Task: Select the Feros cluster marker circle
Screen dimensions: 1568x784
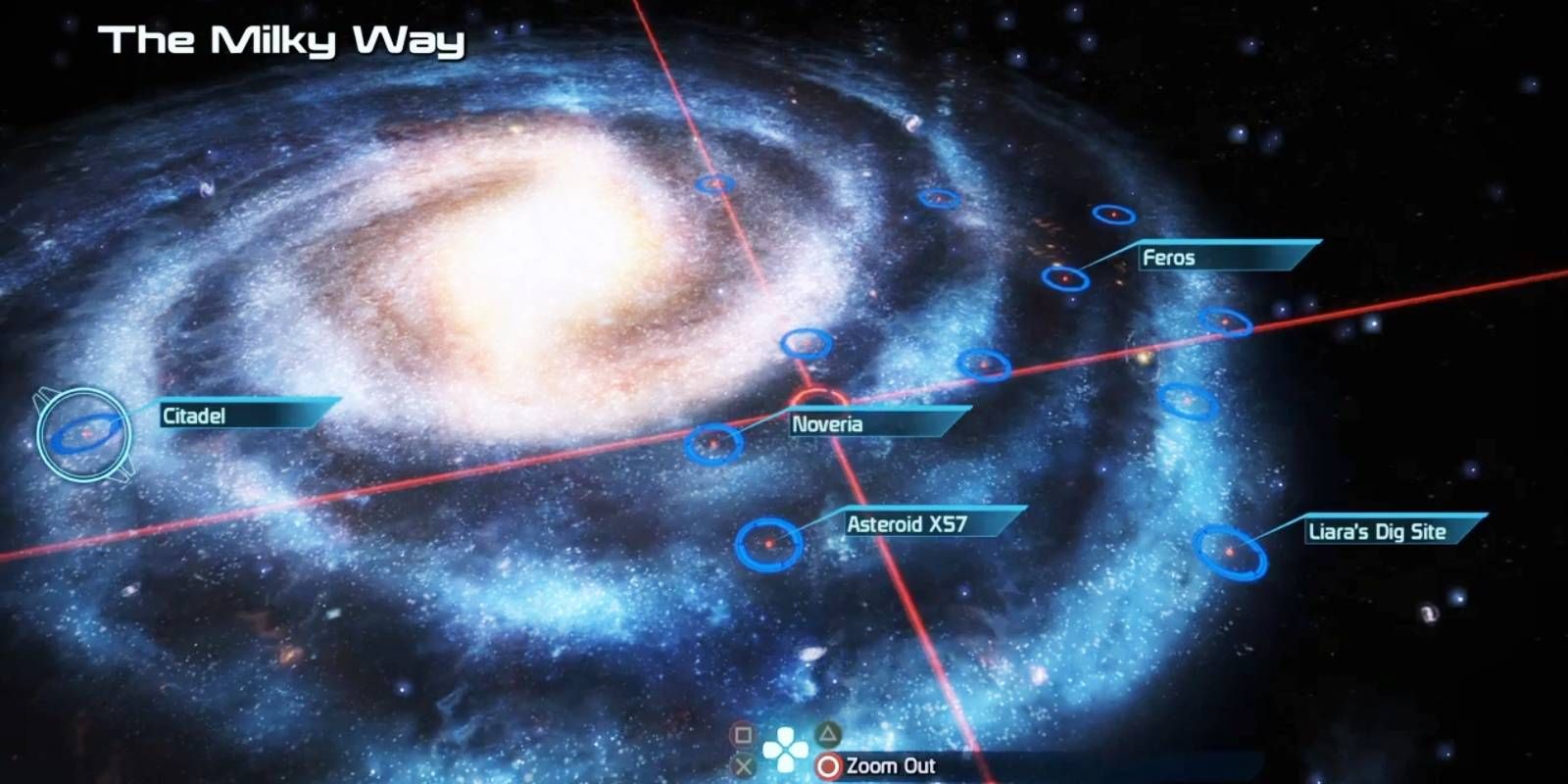Action: click(x=1067, y=279)
